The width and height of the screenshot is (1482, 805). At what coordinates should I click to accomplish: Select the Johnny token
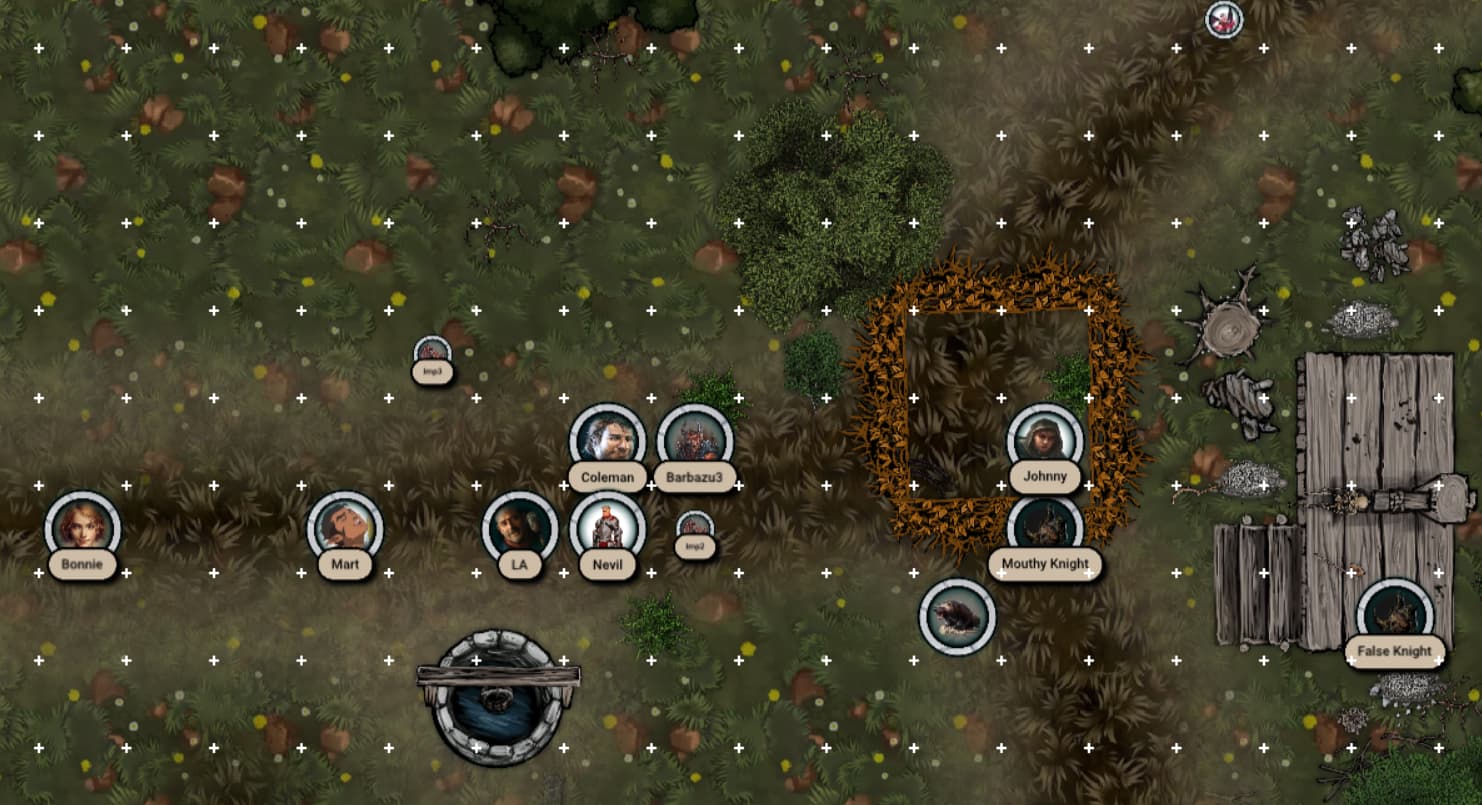tap(1045, 441)
